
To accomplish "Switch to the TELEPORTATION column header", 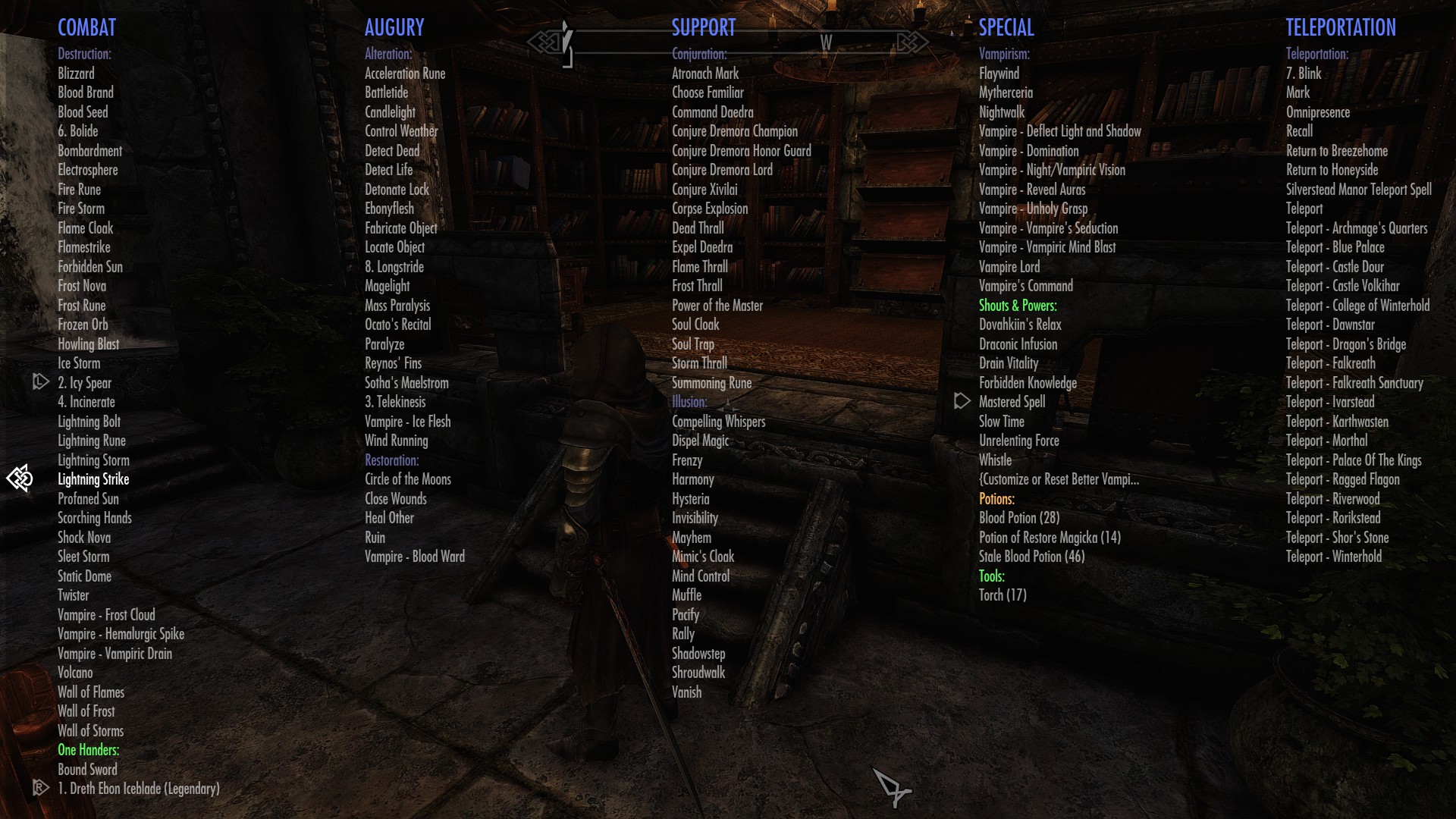I will tap(1340, 27).
